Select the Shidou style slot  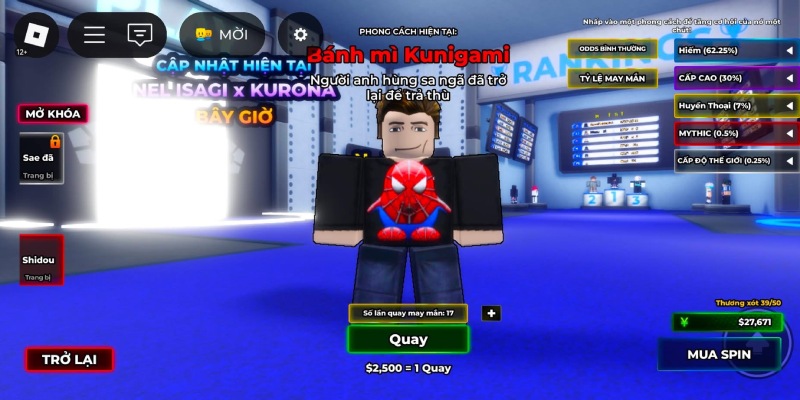42,259
